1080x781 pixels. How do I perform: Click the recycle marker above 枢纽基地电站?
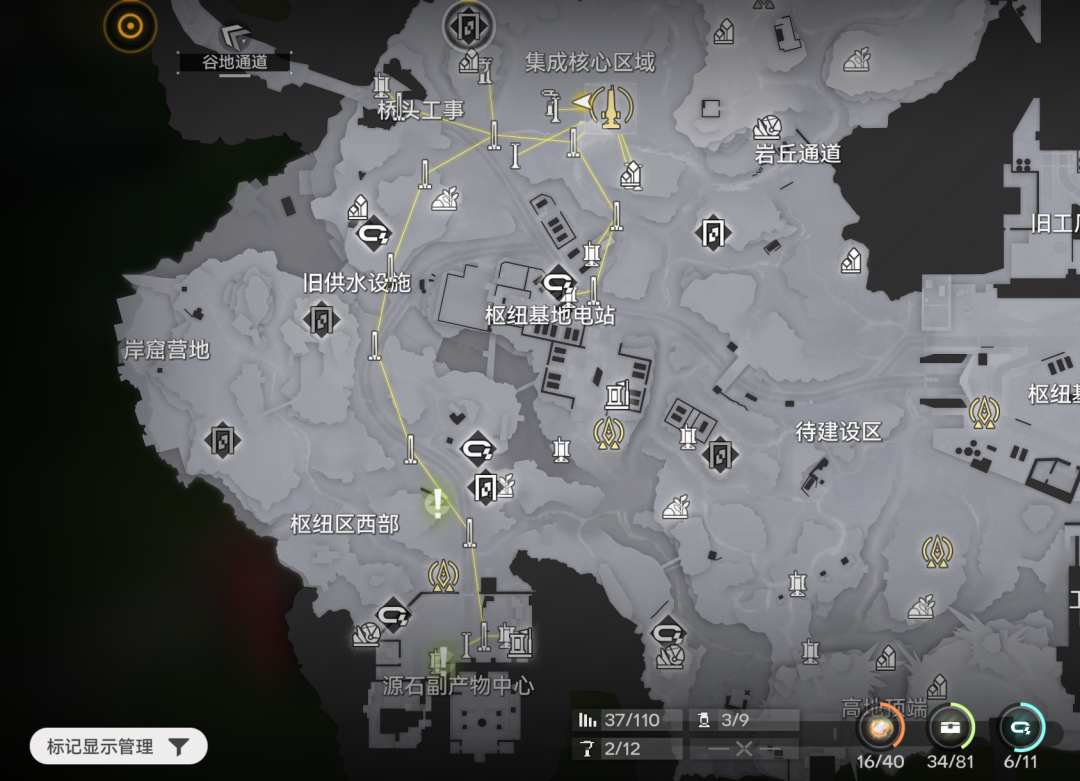click(557, 282)
